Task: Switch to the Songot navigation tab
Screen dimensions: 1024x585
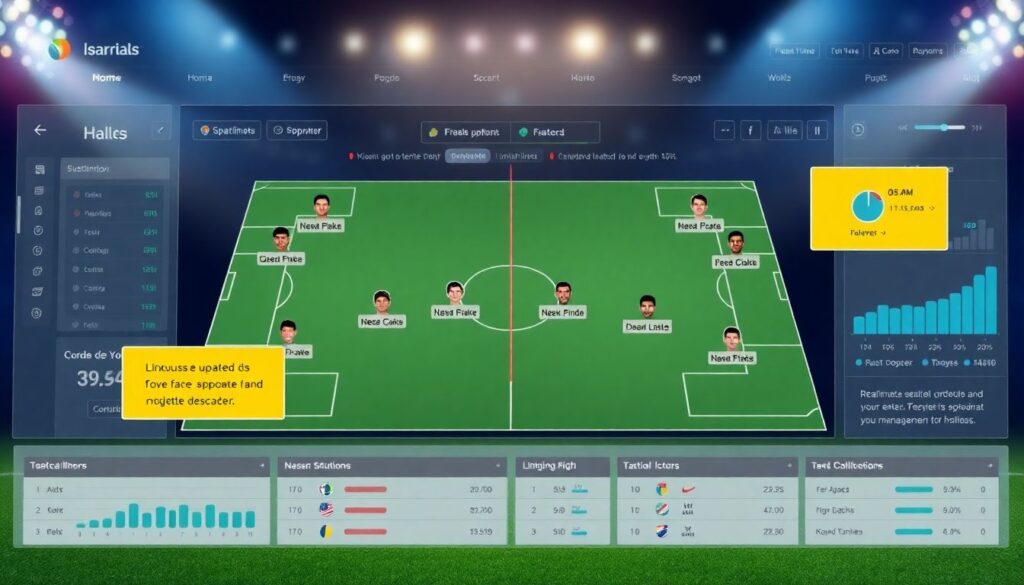Action: tap(686, 77)
